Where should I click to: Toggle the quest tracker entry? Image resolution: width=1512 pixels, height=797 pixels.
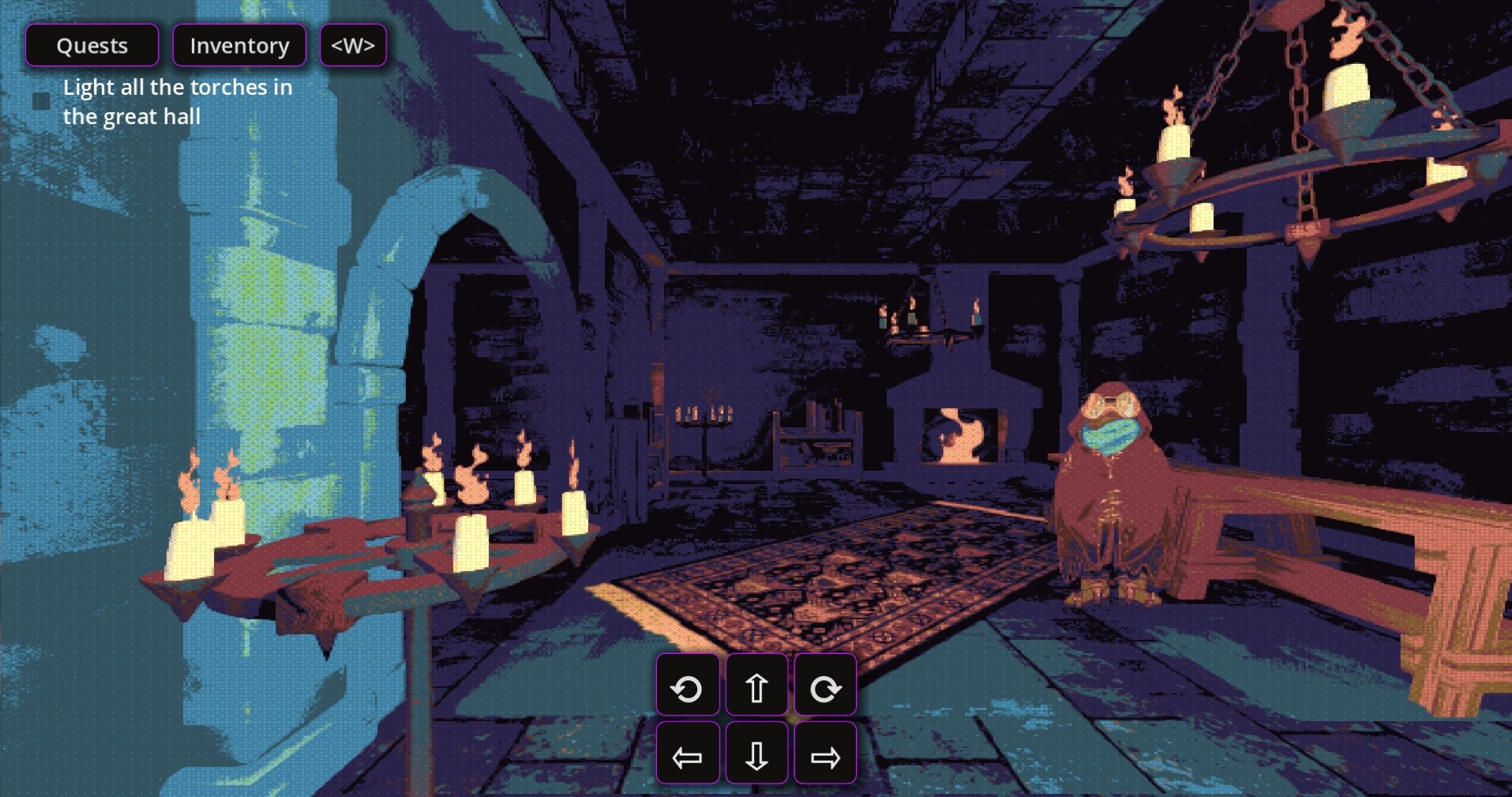tap(178, 101)
